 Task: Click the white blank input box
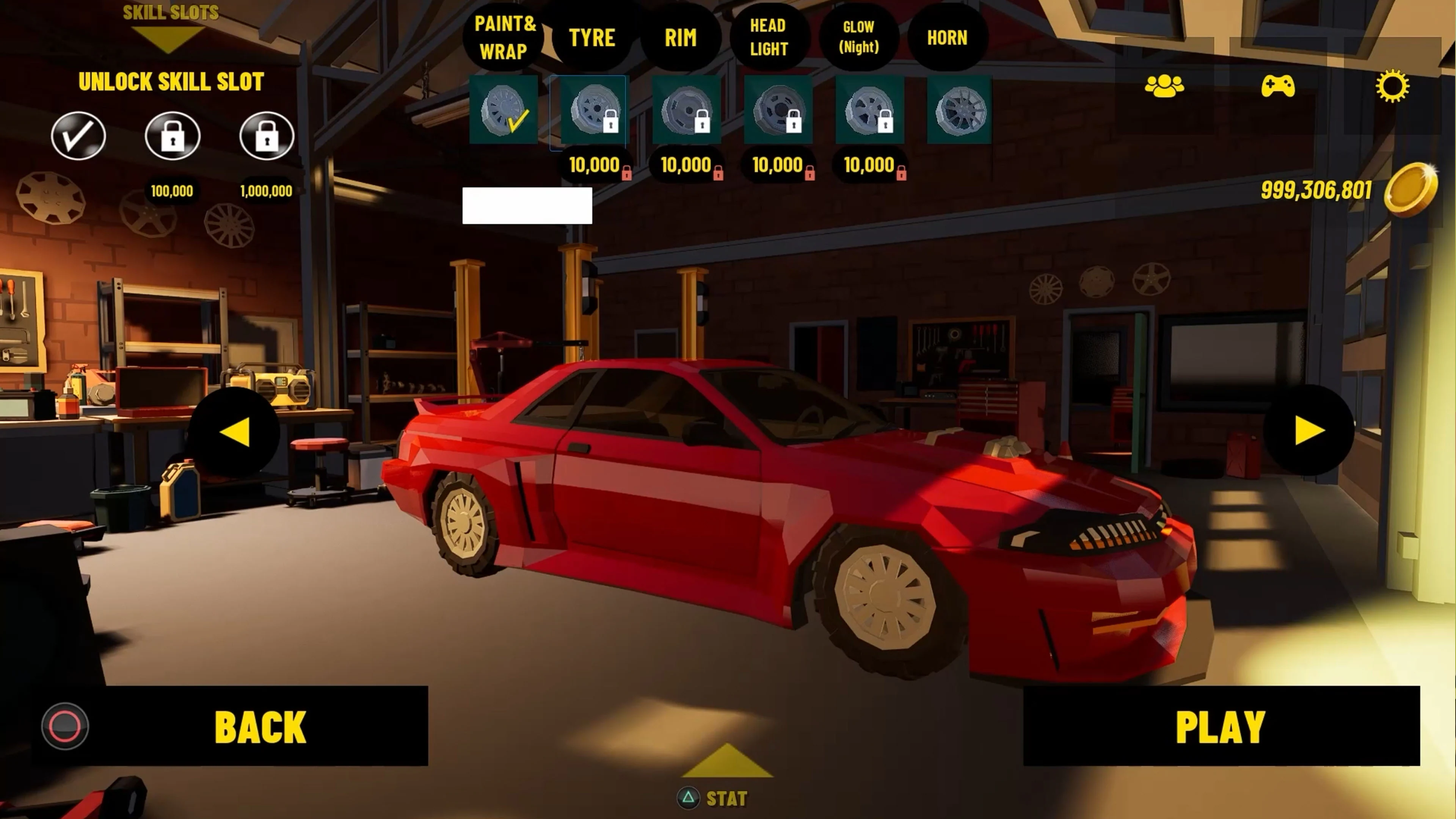tap(527, 207)
